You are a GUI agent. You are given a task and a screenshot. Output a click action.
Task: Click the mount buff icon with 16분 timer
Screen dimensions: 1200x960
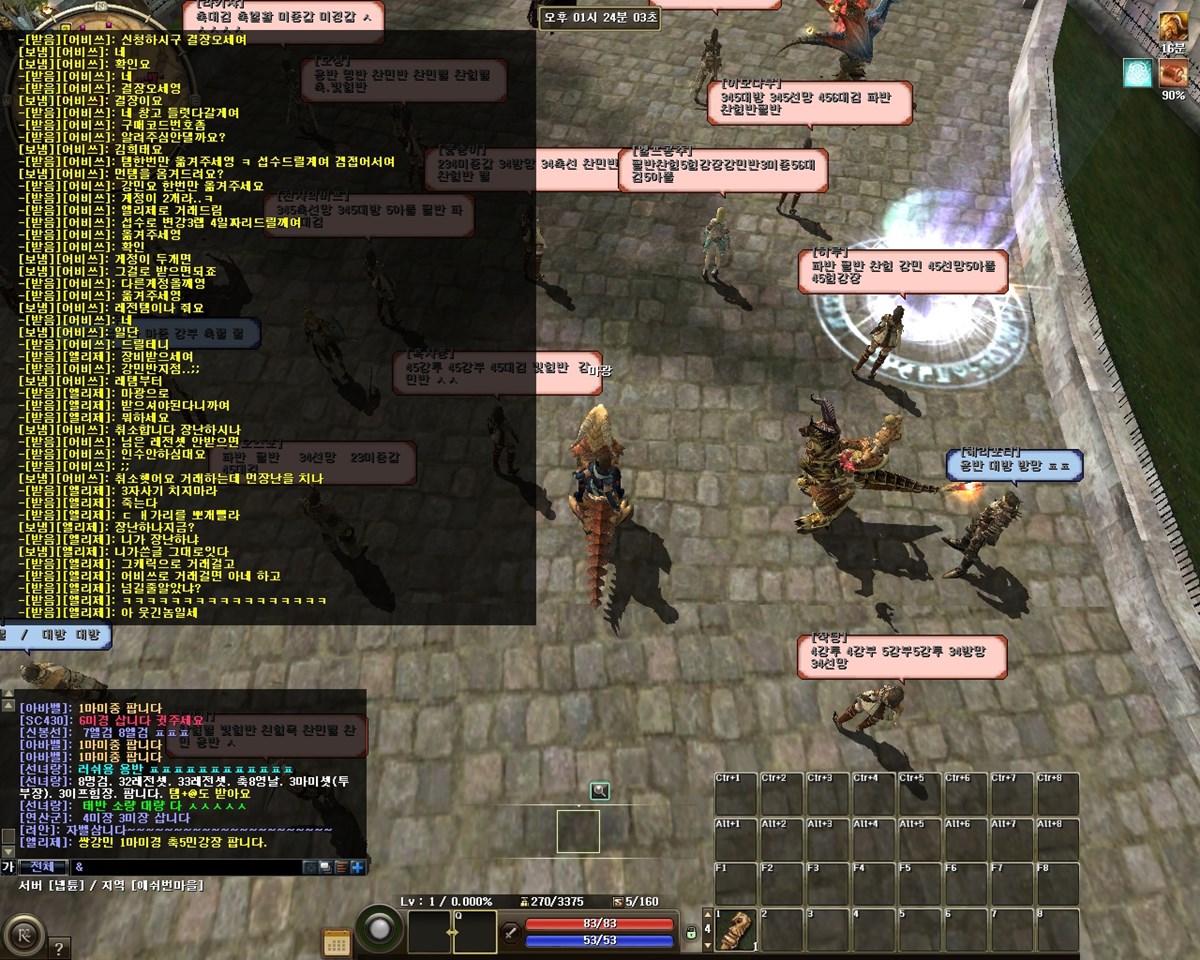(x=1172, y=27)
